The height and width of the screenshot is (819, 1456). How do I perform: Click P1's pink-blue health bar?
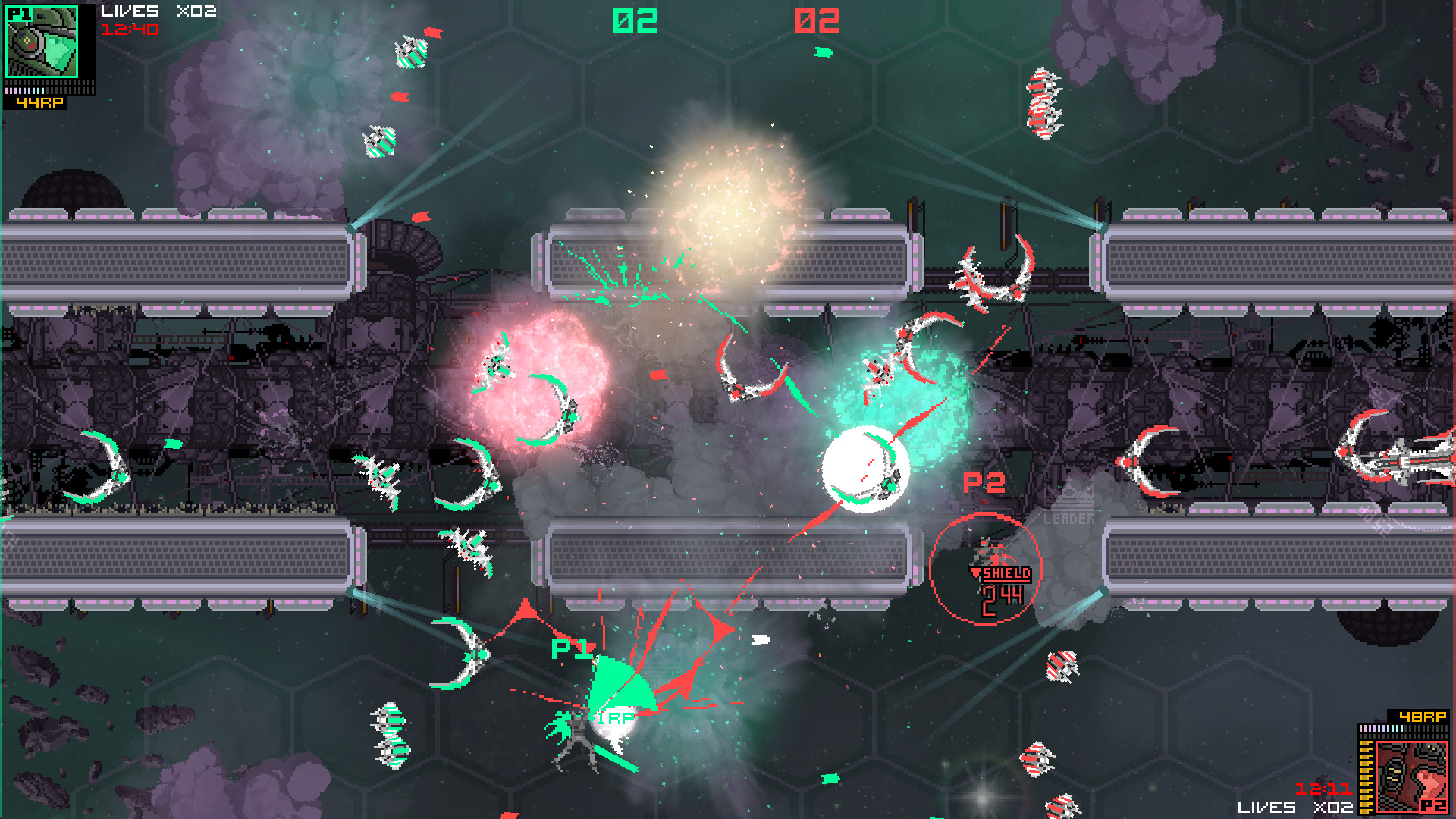25,91
